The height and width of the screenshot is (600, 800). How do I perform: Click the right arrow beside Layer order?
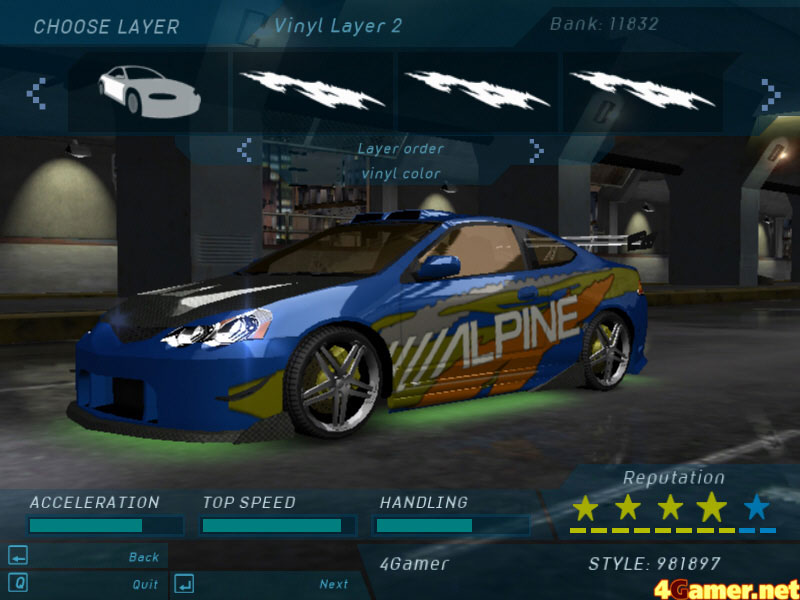(x=536, y=150)
